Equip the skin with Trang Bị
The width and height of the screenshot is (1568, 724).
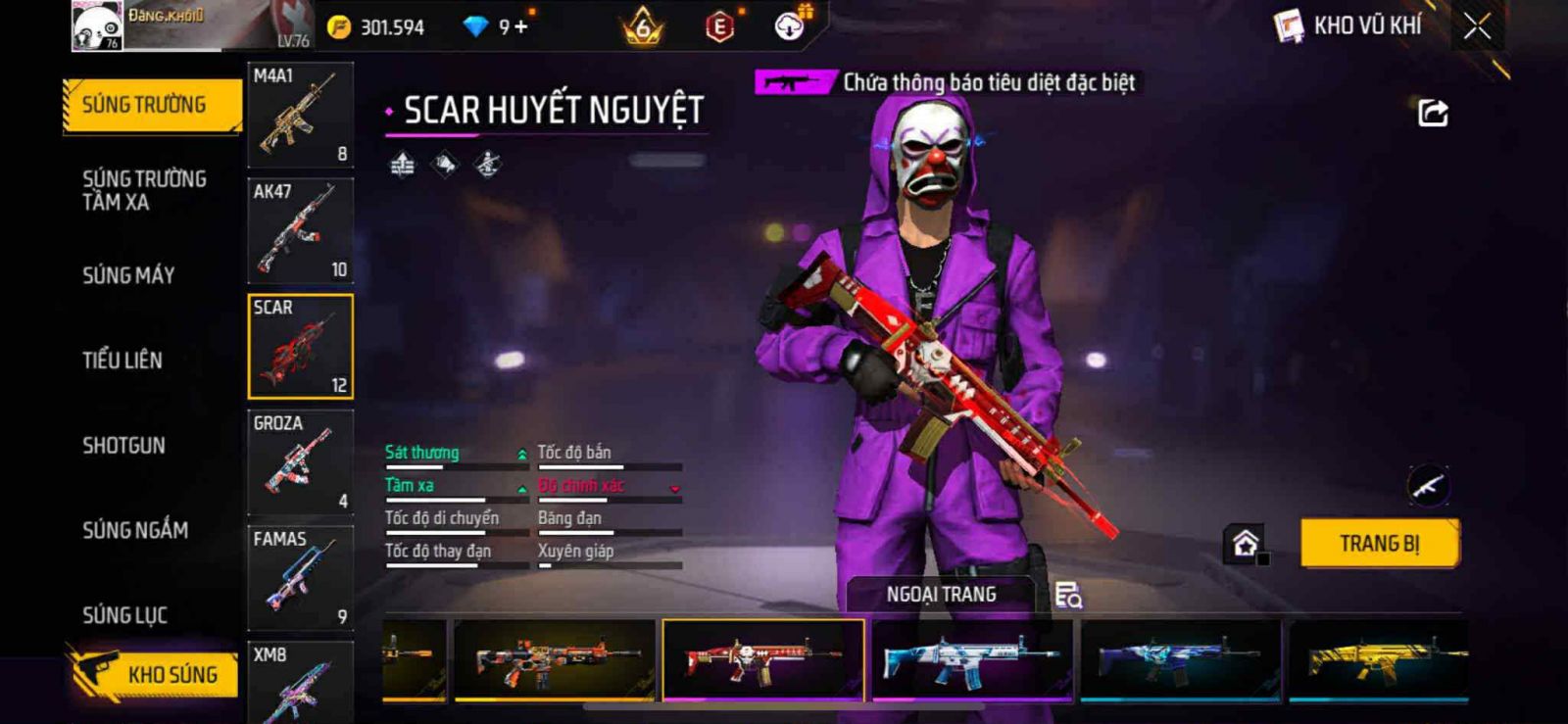coord(1379,544)
